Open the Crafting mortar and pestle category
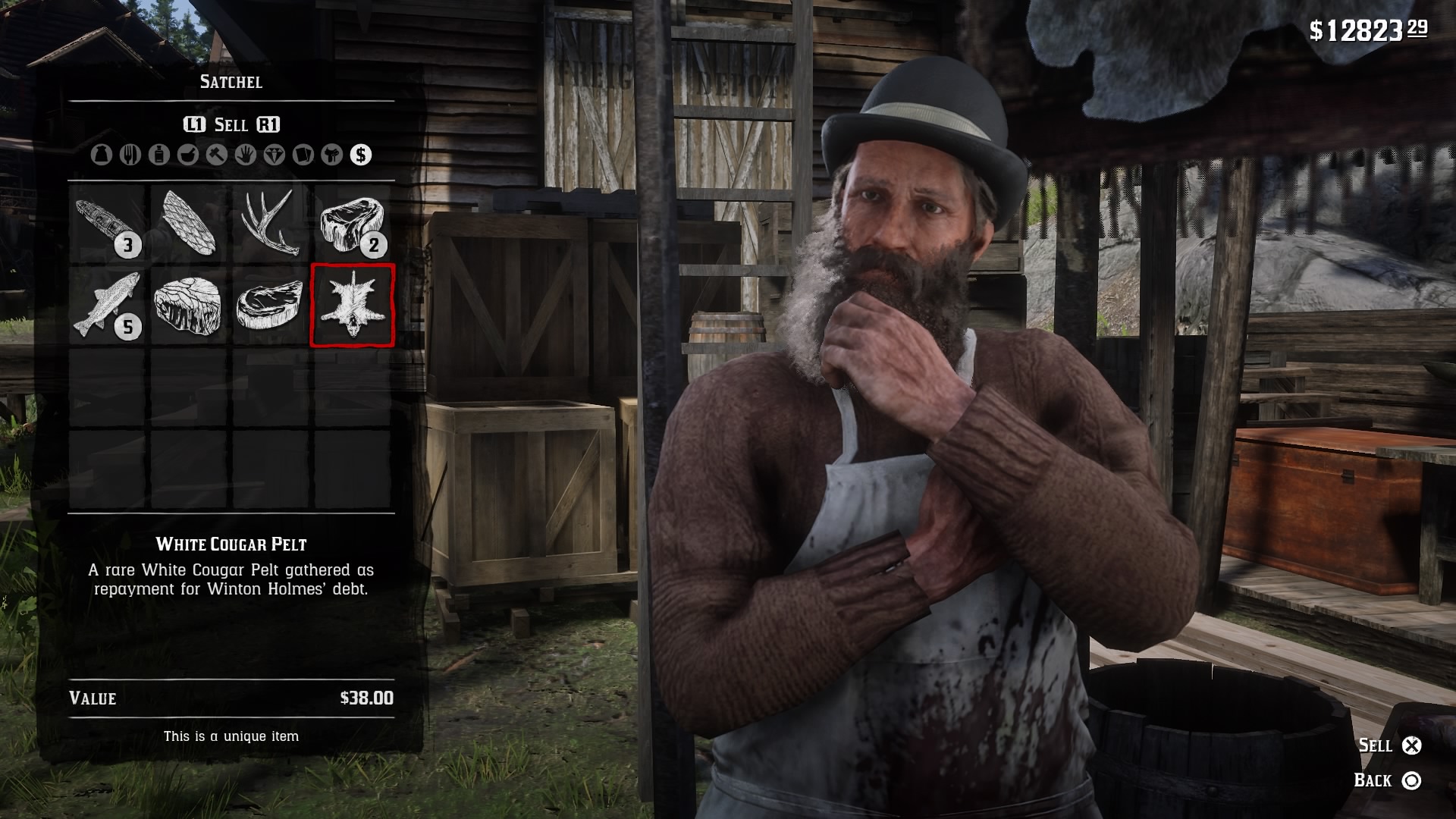Viewport: 1456px width, 819px height. 188,155
